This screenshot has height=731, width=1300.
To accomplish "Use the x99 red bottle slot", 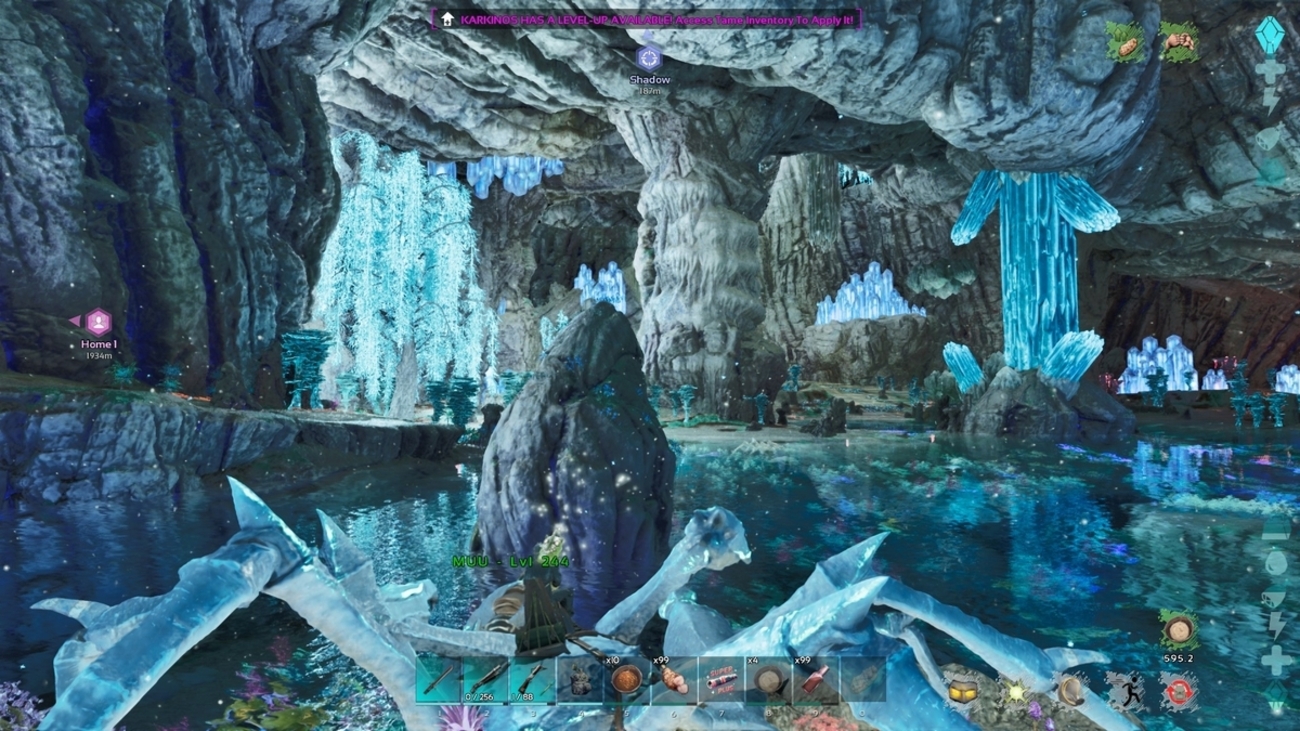I will click(x=815, y=681).
